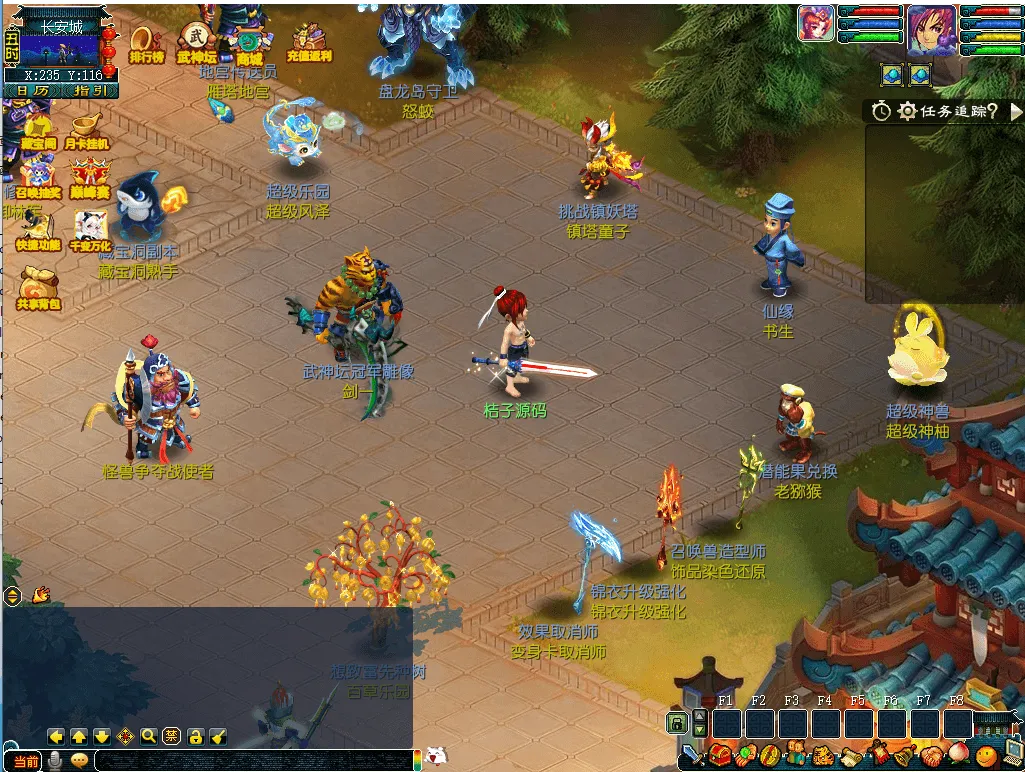This screenshot has width=1025, height=772.
Task: Open the 充值返利 recharge rebate
Action: click(x=309, y=43)
